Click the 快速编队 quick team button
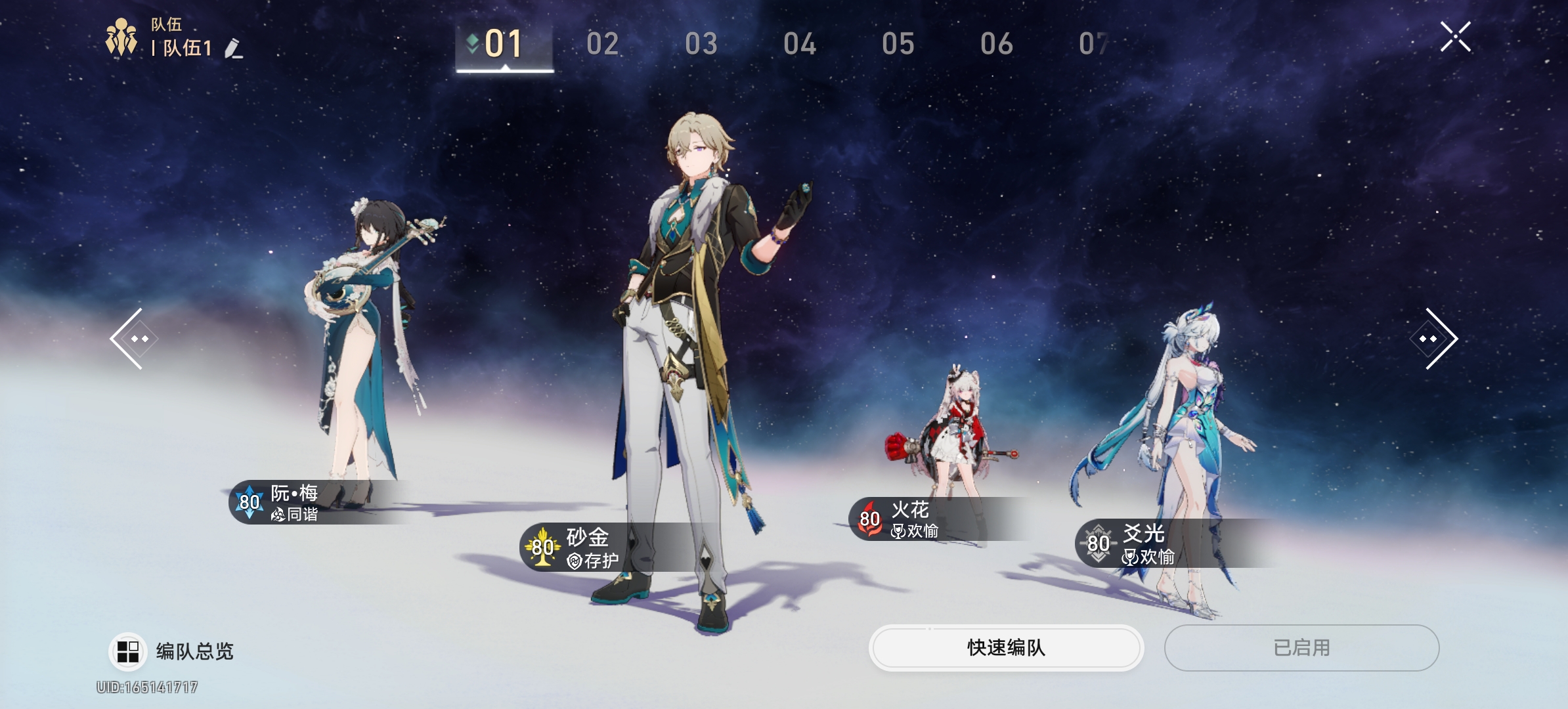This screenshot has width=1568, height=709. coord(1006,648)
